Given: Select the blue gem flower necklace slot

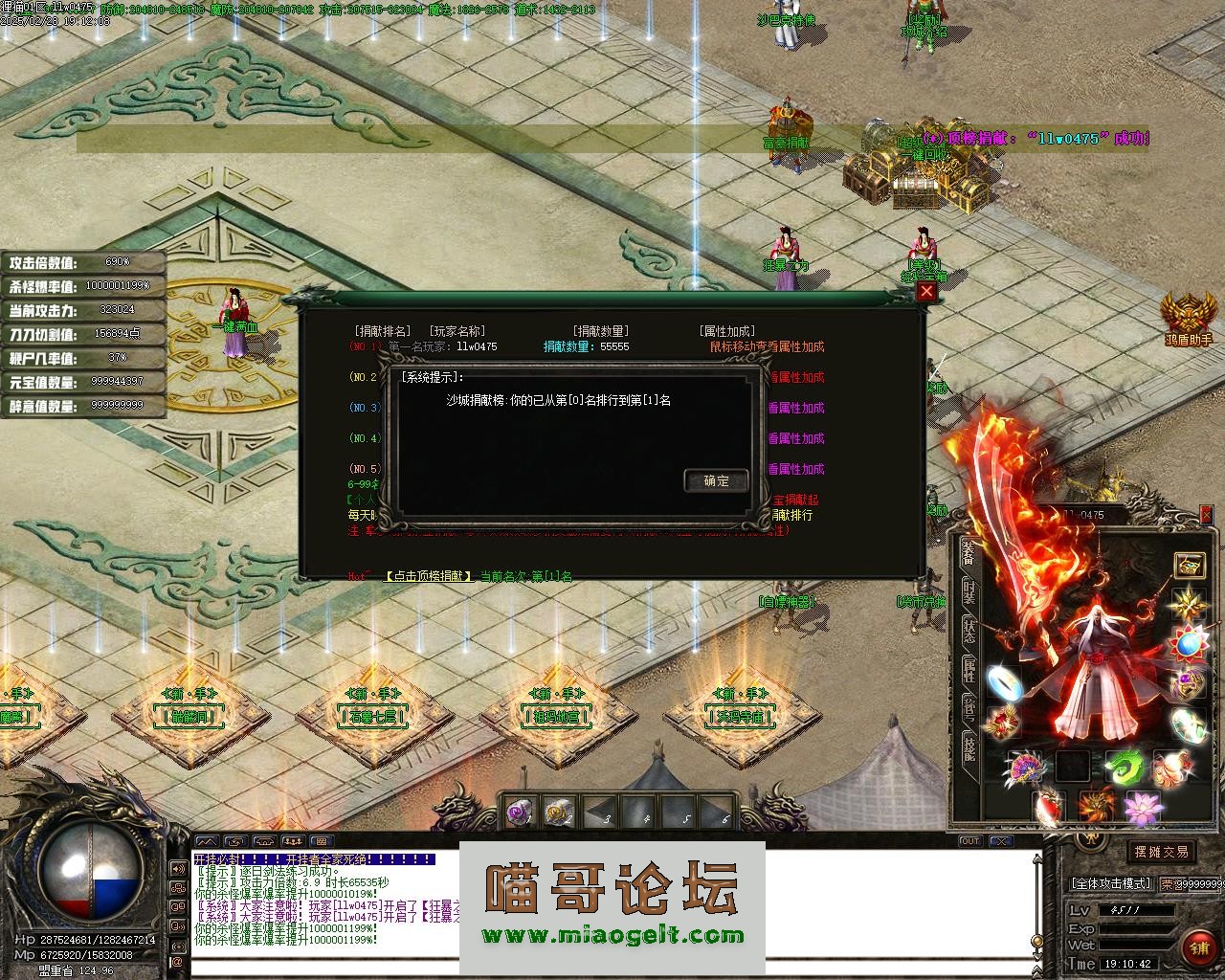Looking at the screenshot, I should point(1190,642).
